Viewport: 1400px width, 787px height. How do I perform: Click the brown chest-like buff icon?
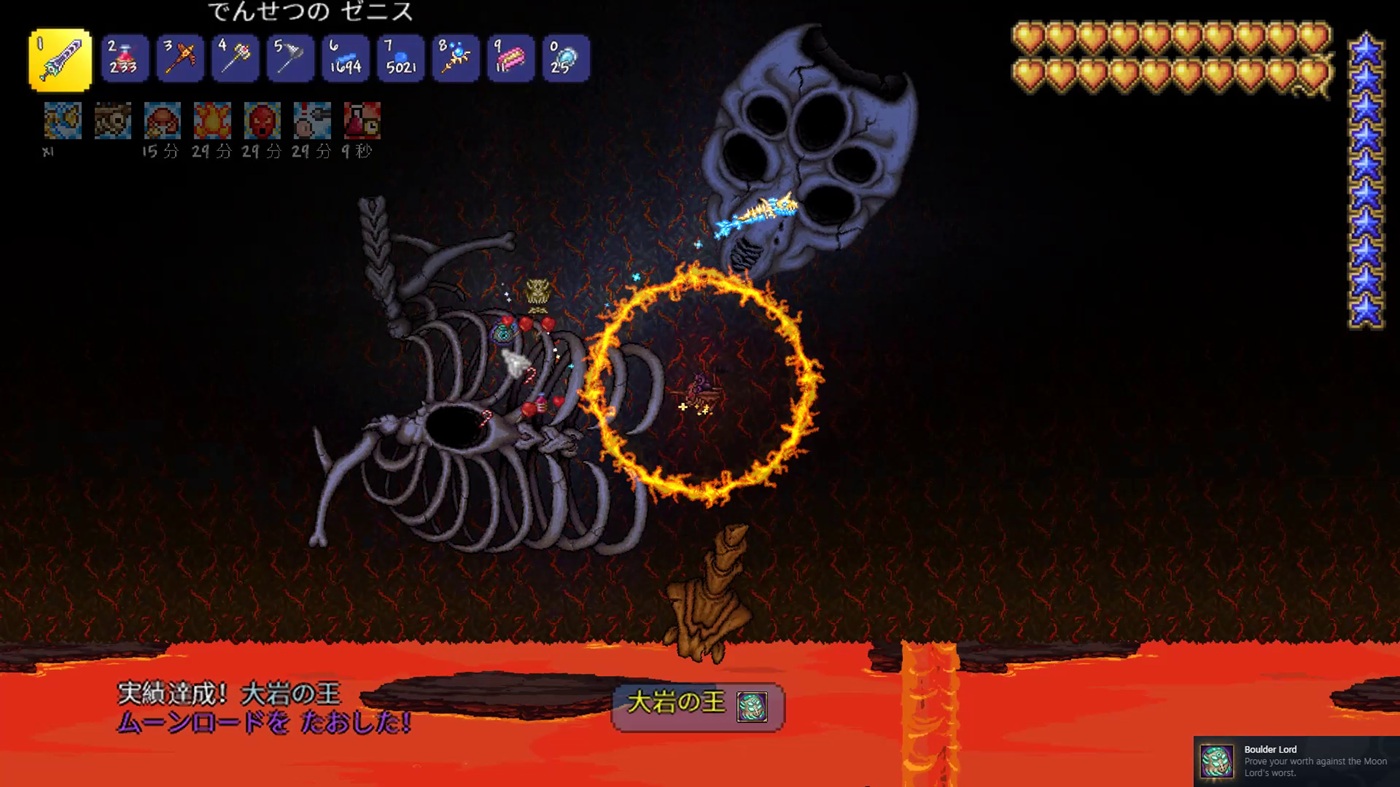(x=112, y=121)
